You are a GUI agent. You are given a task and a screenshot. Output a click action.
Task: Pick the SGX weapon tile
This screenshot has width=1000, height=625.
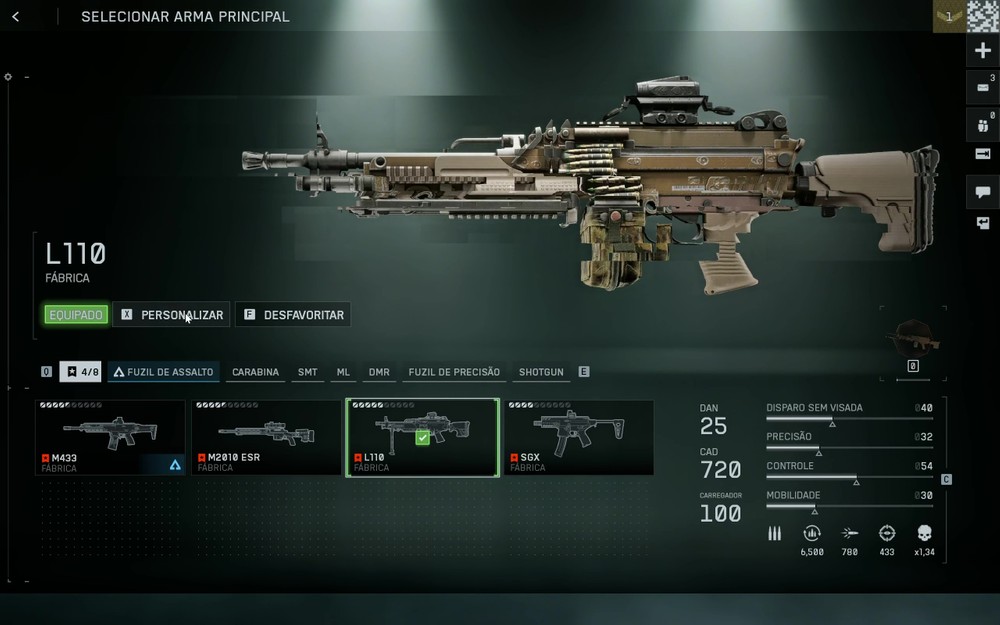(x=578, y=437)
